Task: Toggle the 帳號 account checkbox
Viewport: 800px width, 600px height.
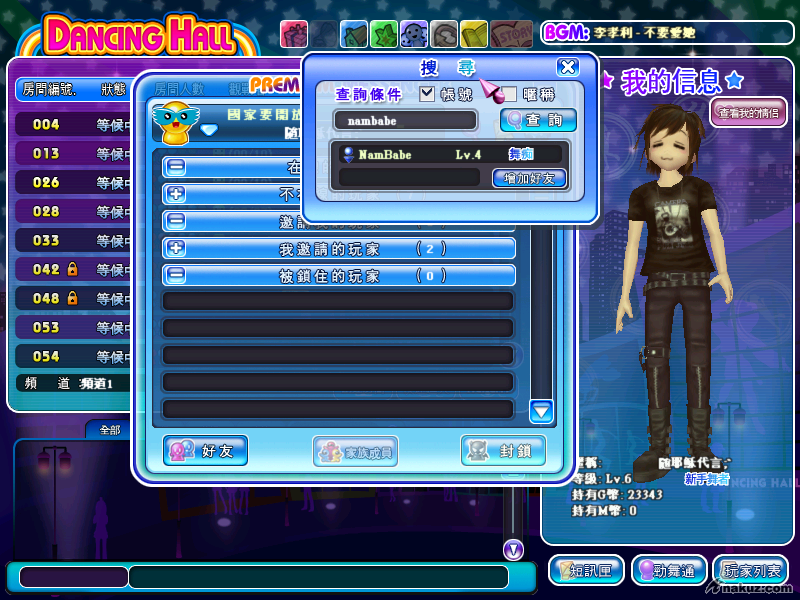Action: coord(427,94)
